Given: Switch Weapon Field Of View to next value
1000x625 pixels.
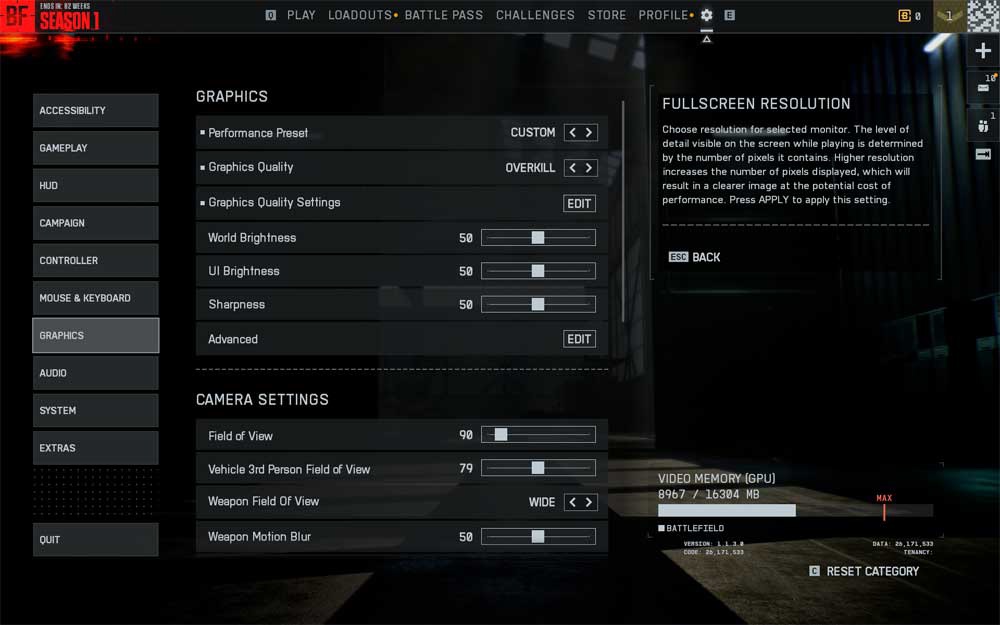Looking at the screenshot, I should click(589, 502).
